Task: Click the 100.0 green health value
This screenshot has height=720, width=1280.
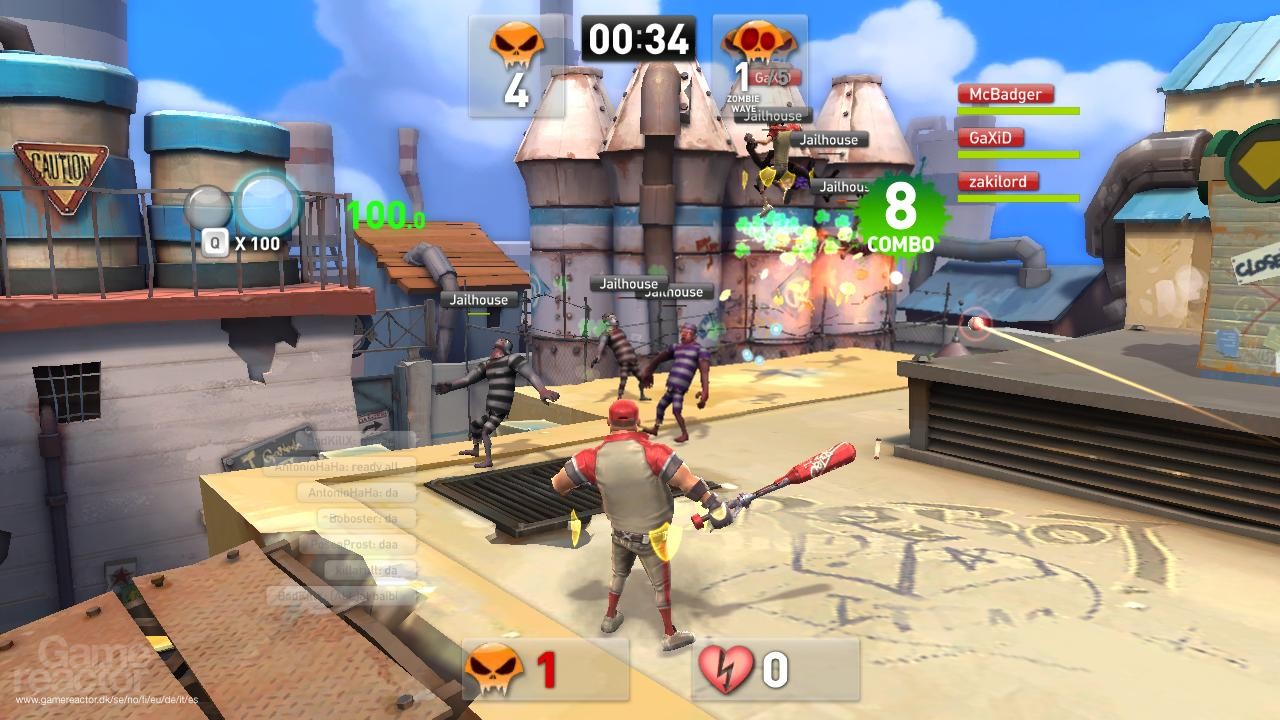Action: [384, 213]
